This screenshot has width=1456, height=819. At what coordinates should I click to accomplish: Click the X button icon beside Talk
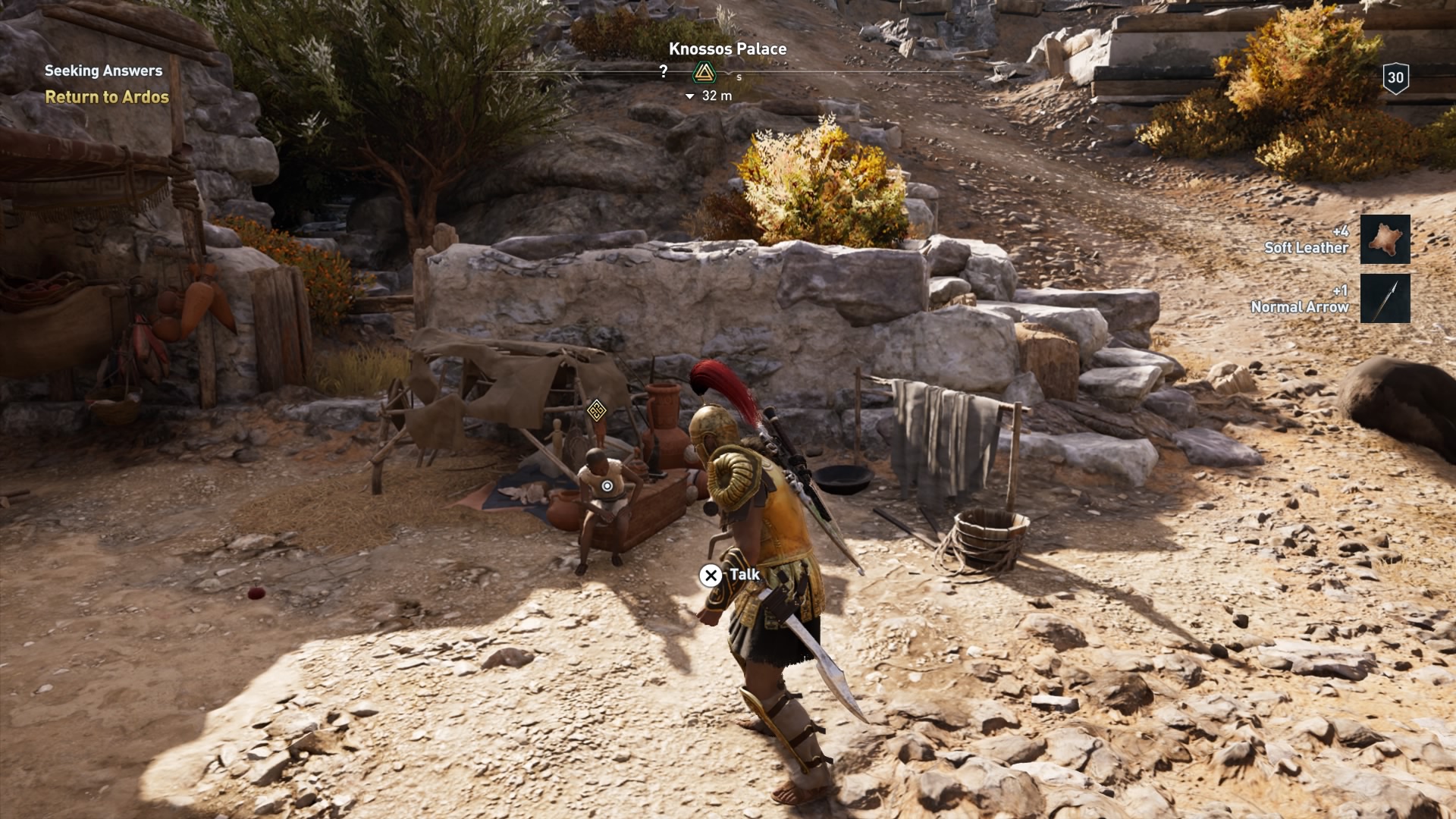point(711,576)
